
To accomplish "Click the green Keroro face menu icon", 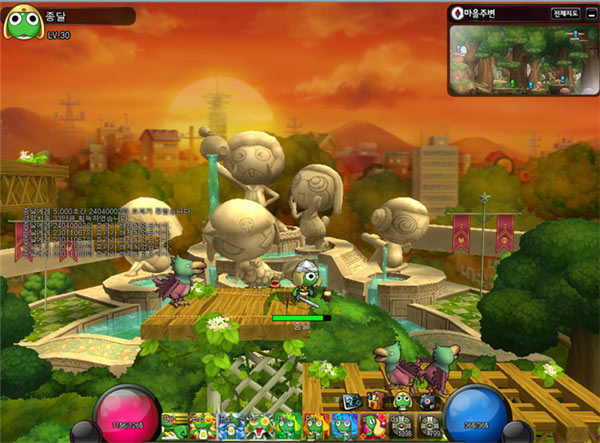I will pyautogui.click(x=401, y=401).
